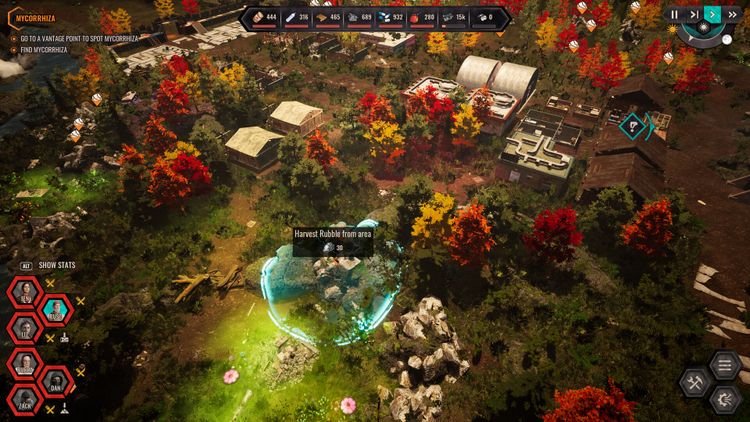Choose the teal-highlighted survivor portrait

tap(55, 311)
